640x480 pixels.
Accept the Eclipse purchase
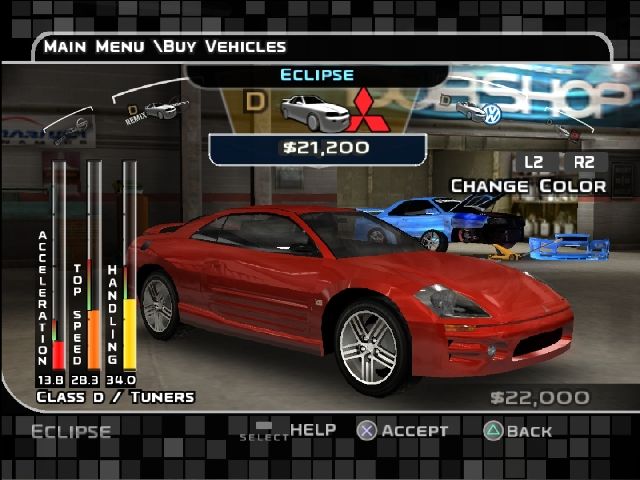coord(403,431)
